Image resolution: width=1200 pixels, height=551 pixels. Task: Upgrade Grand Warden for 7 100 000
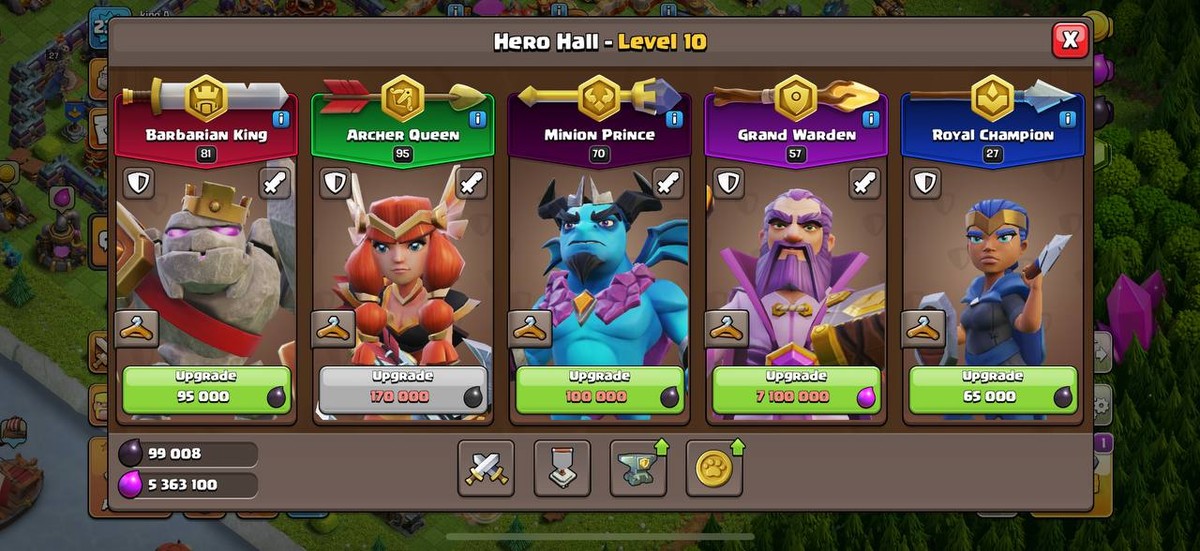(x=797, y=389)
